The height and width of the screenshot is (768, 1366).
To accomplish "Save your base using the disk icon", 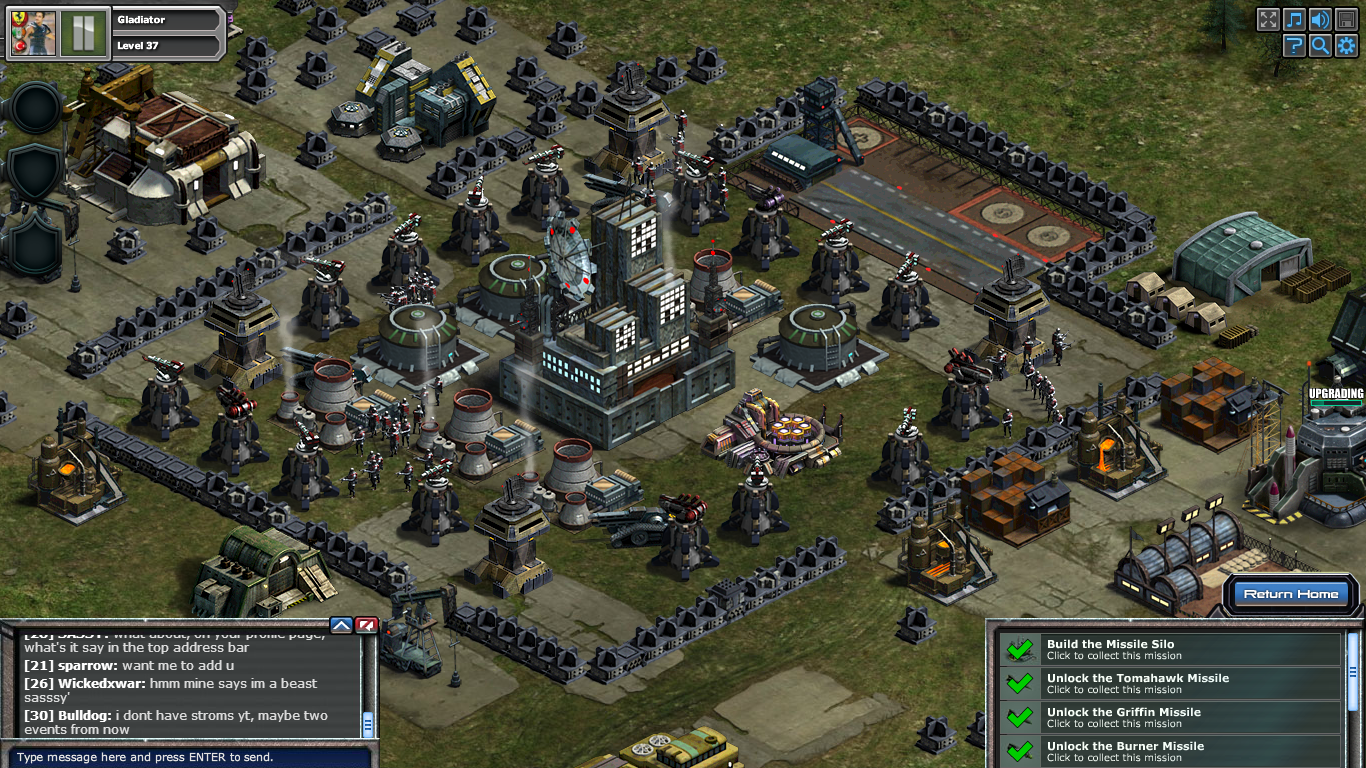I will pyautogui.click(x=1347, y=19).
